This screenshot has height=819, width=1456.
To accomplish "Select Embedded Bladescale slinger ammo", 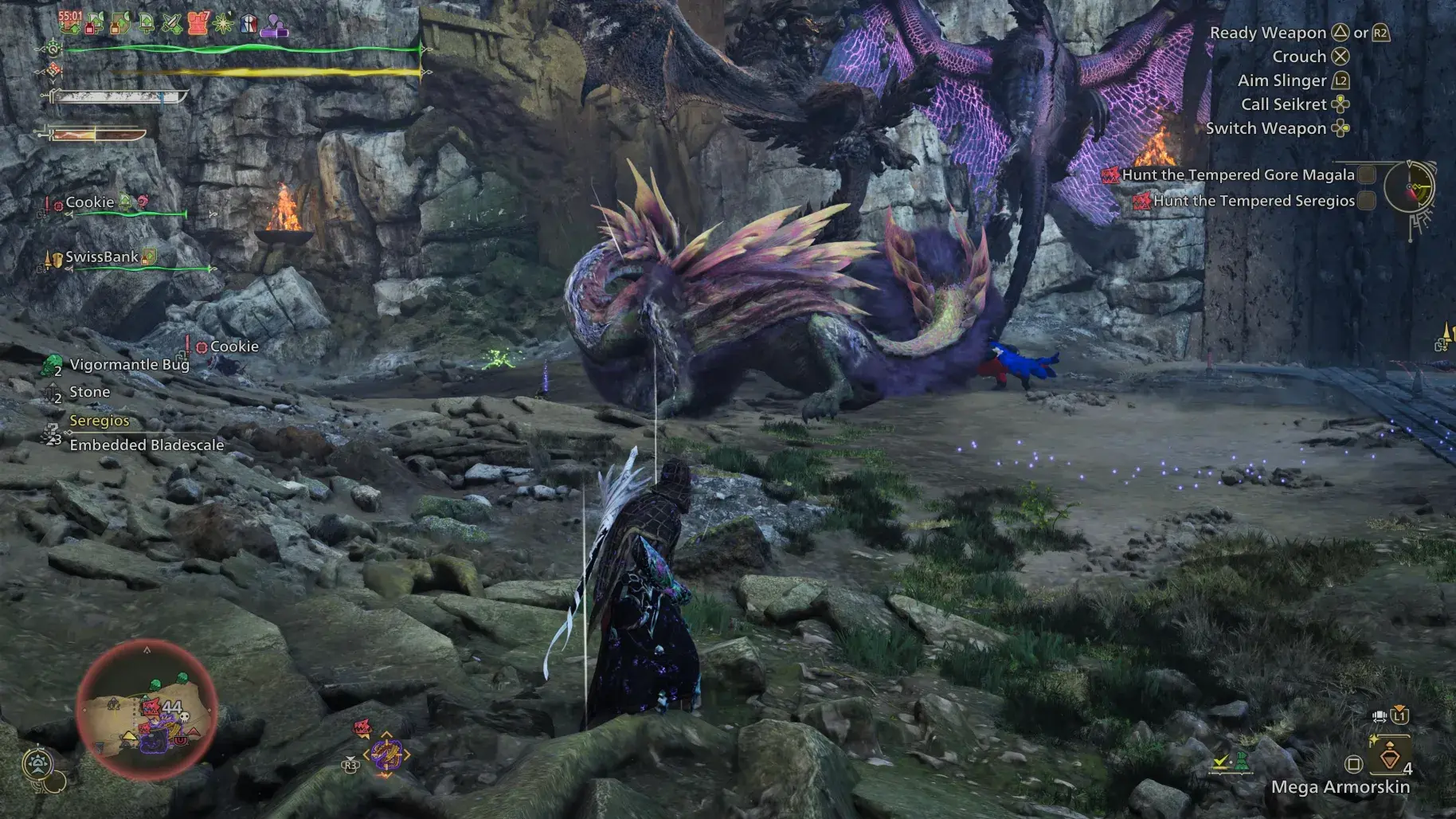I will 147,445.
